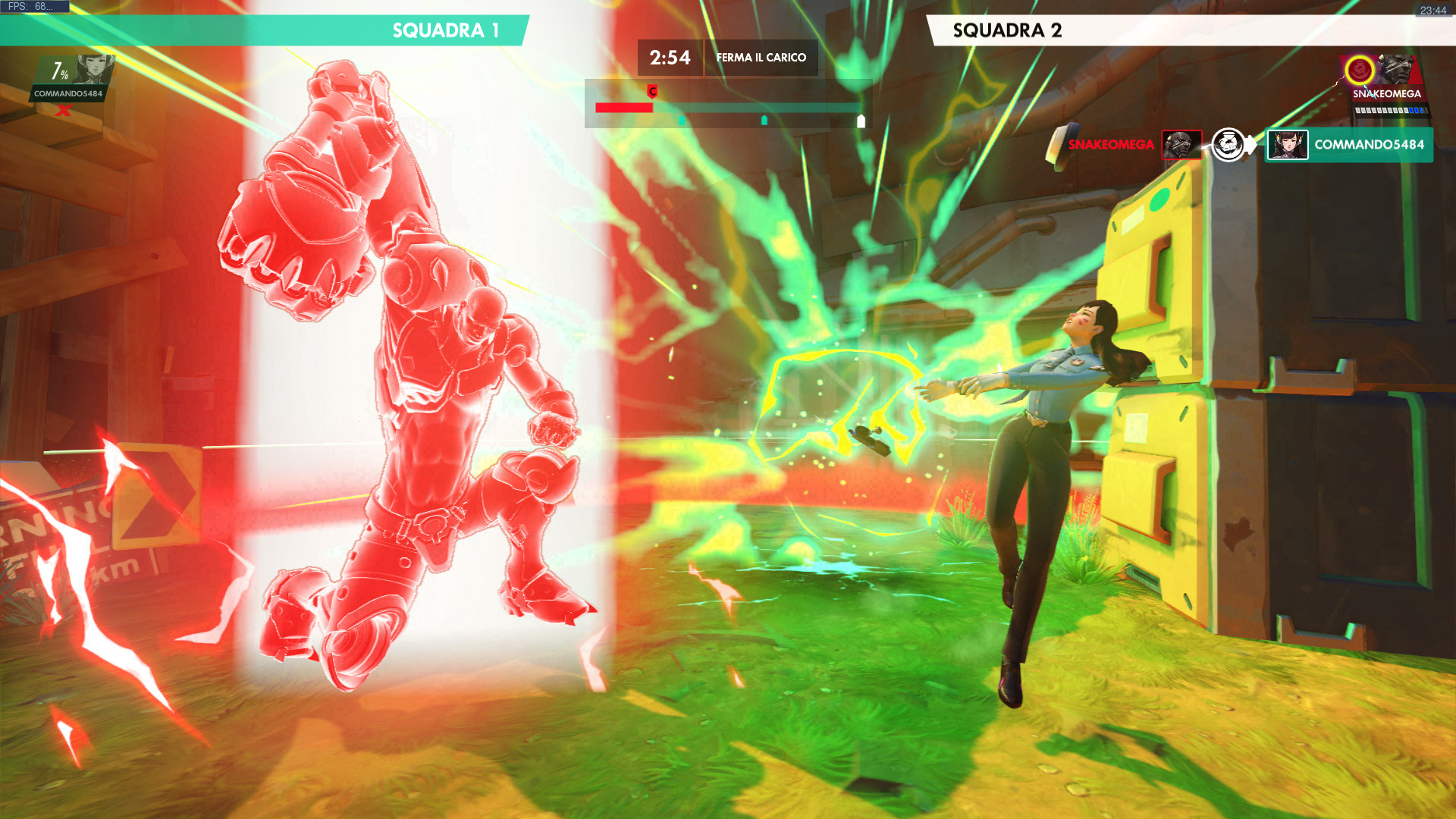The image size is (1456, 819).
Task: Select COMMANDO5484's name in the kill feed
Action: click(x=1369, y=145)
